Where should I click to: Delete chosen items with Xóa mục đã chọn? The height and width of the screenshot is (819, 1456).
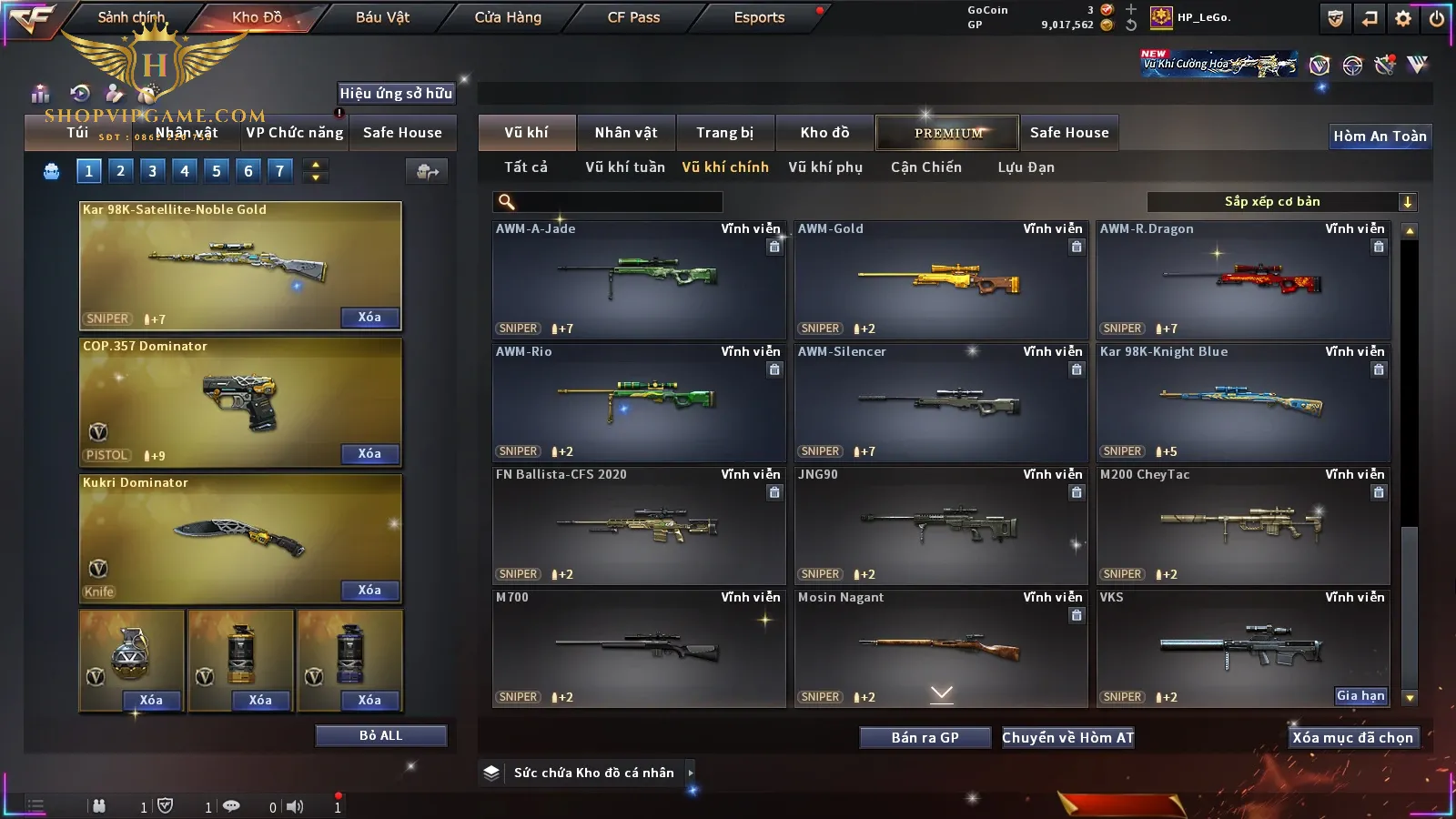pos(1352,738)
